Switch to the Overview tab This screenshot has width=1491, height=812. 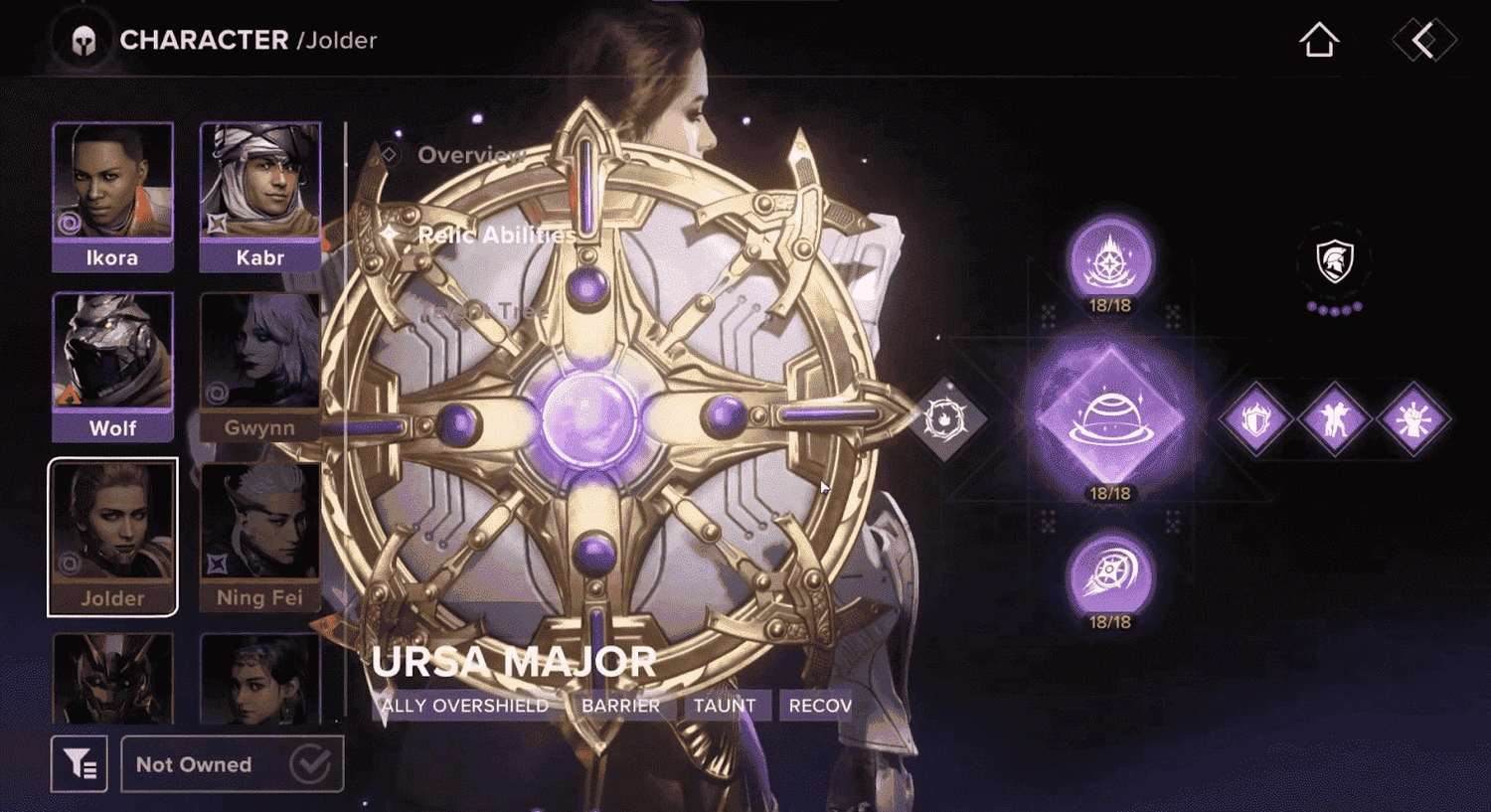(472, 155)
